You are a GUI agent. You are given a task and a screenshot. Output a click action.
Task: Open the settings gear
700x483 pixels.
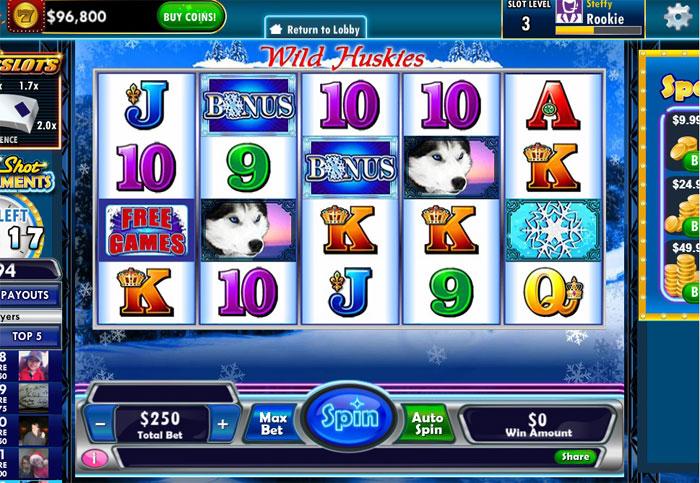click(679, 17)
